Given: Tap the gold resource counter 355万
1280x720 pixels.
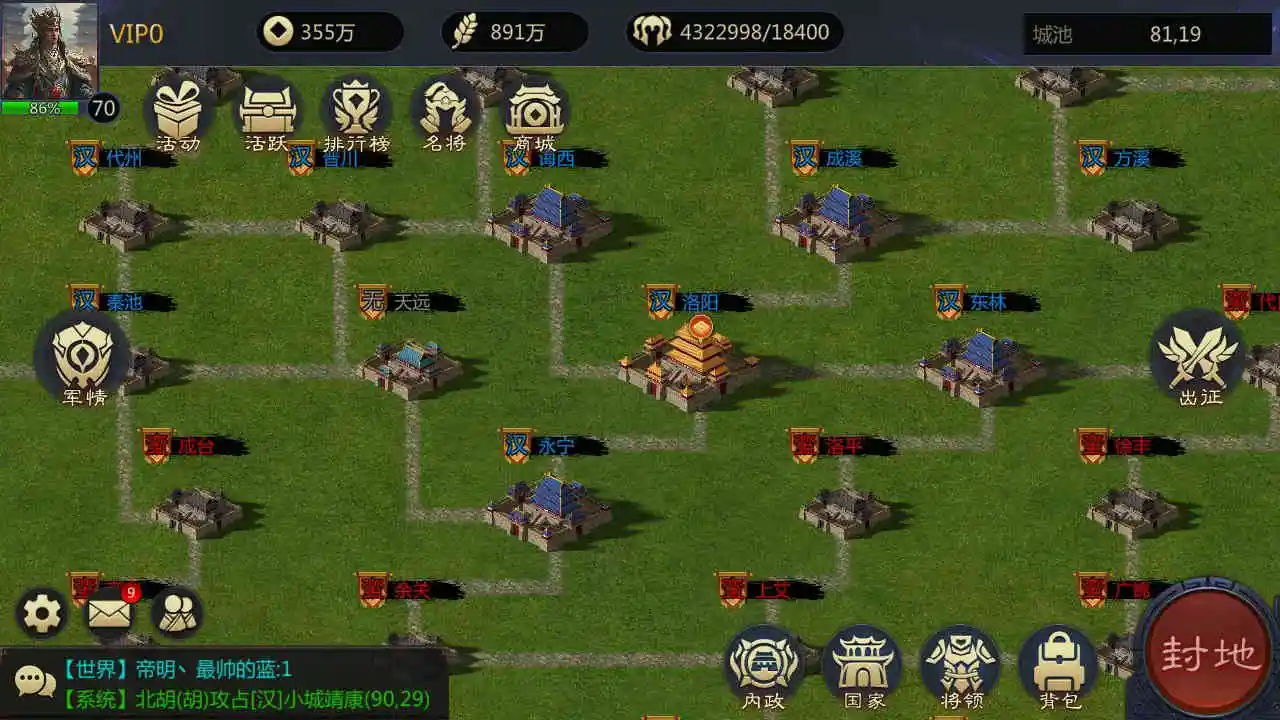Looking at the screenshot, I should coord(330,30).
